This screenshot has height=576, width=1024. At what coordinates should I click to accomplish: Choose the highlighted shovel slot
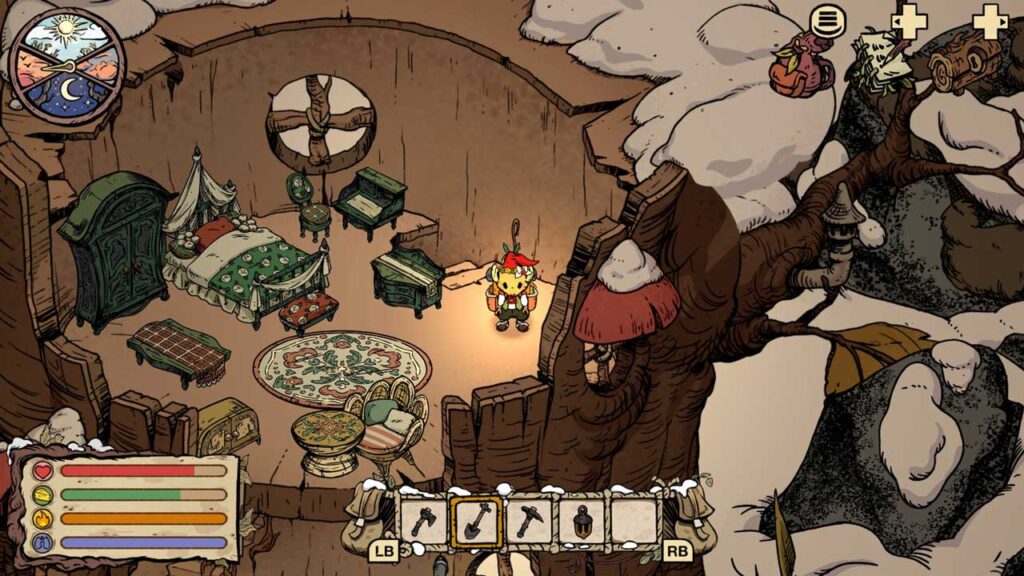pyautogui.click(x=476, y=521)
